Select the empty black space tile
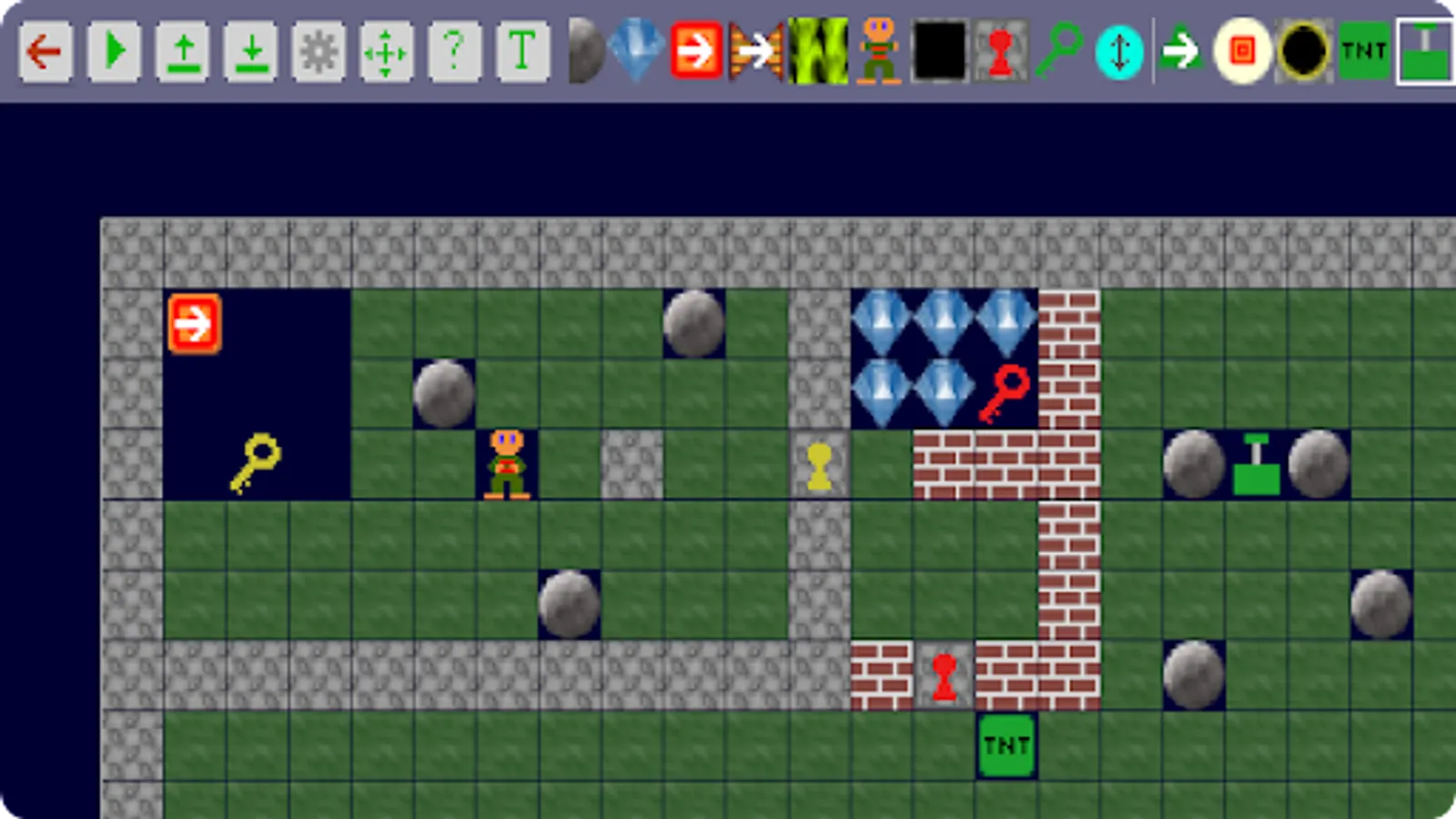 click(x=937, y=52)
